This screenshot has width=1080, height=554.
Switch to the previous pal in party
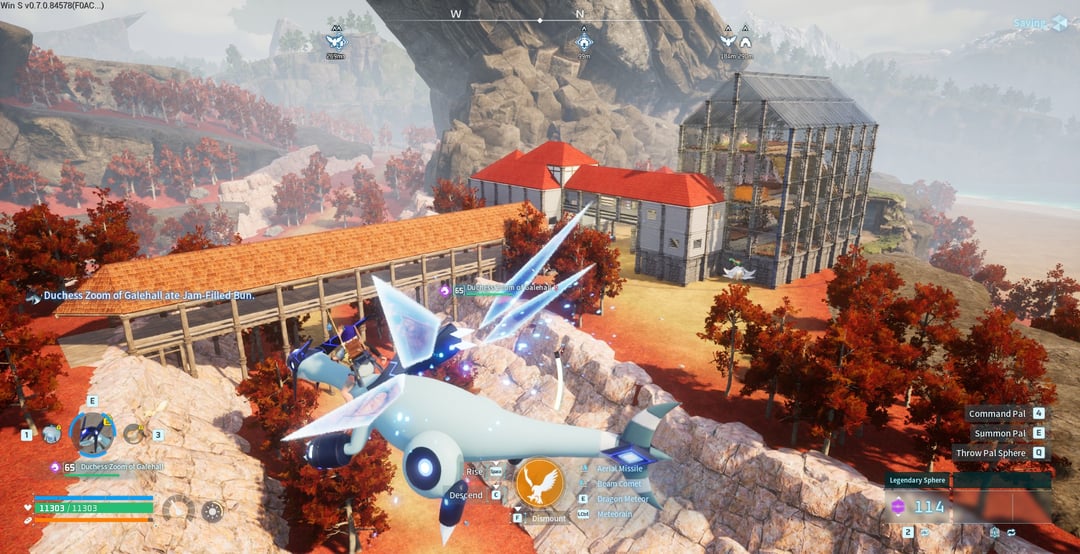pyautogui.click(x=51, y=434)
